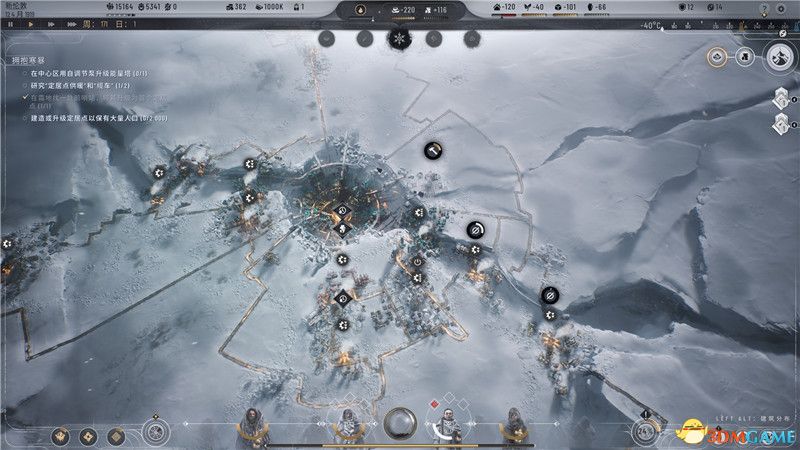This screenshot has width=800, height=450.
Task: Click the lower diamond icon on the right edge
Action: coord(781,124)
